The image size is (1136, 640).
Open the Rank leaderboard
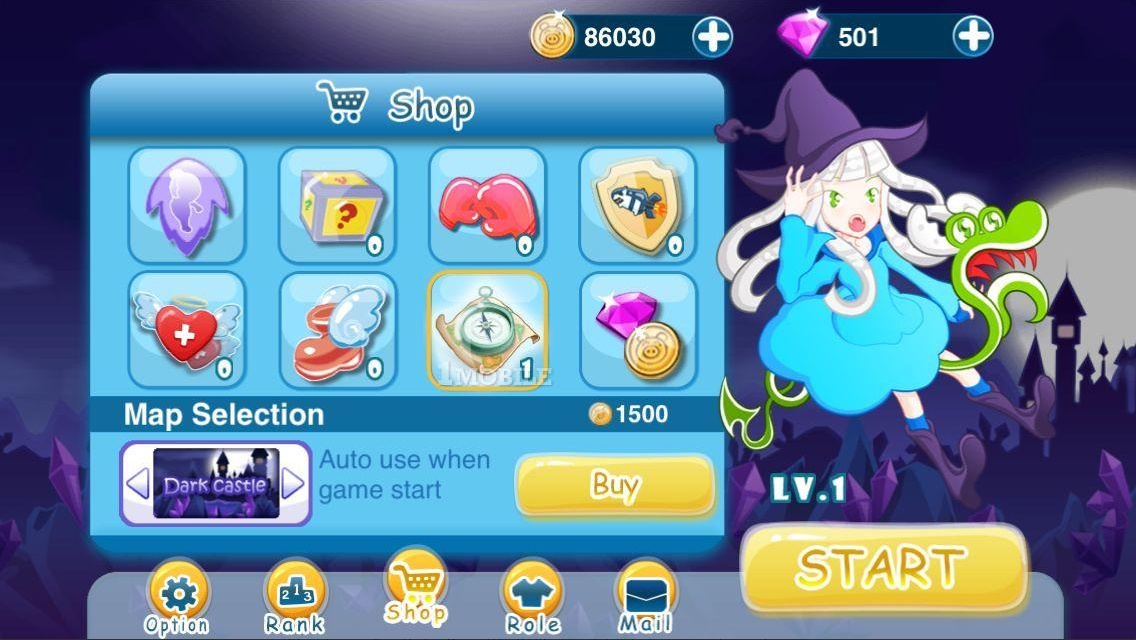[x=294, y=600]
